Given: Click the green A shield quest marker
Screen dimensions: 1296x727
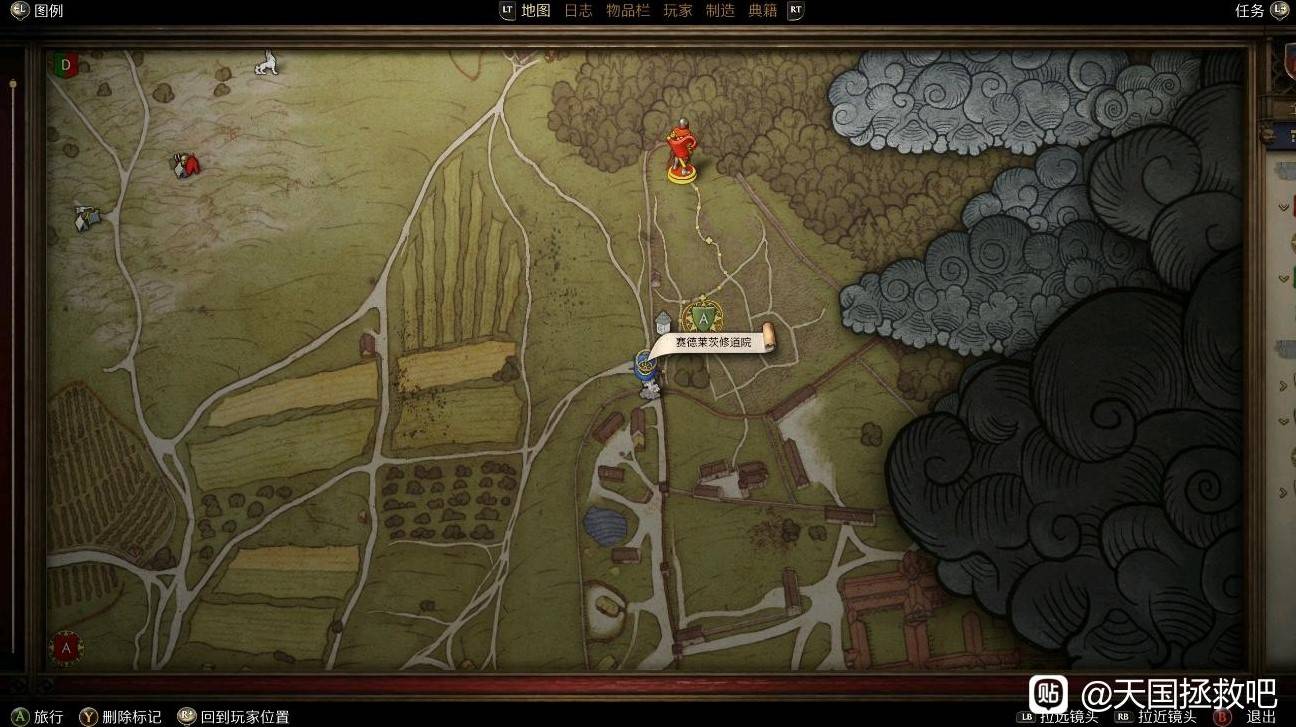Looking at the screenshot, I should click(704, 318).
